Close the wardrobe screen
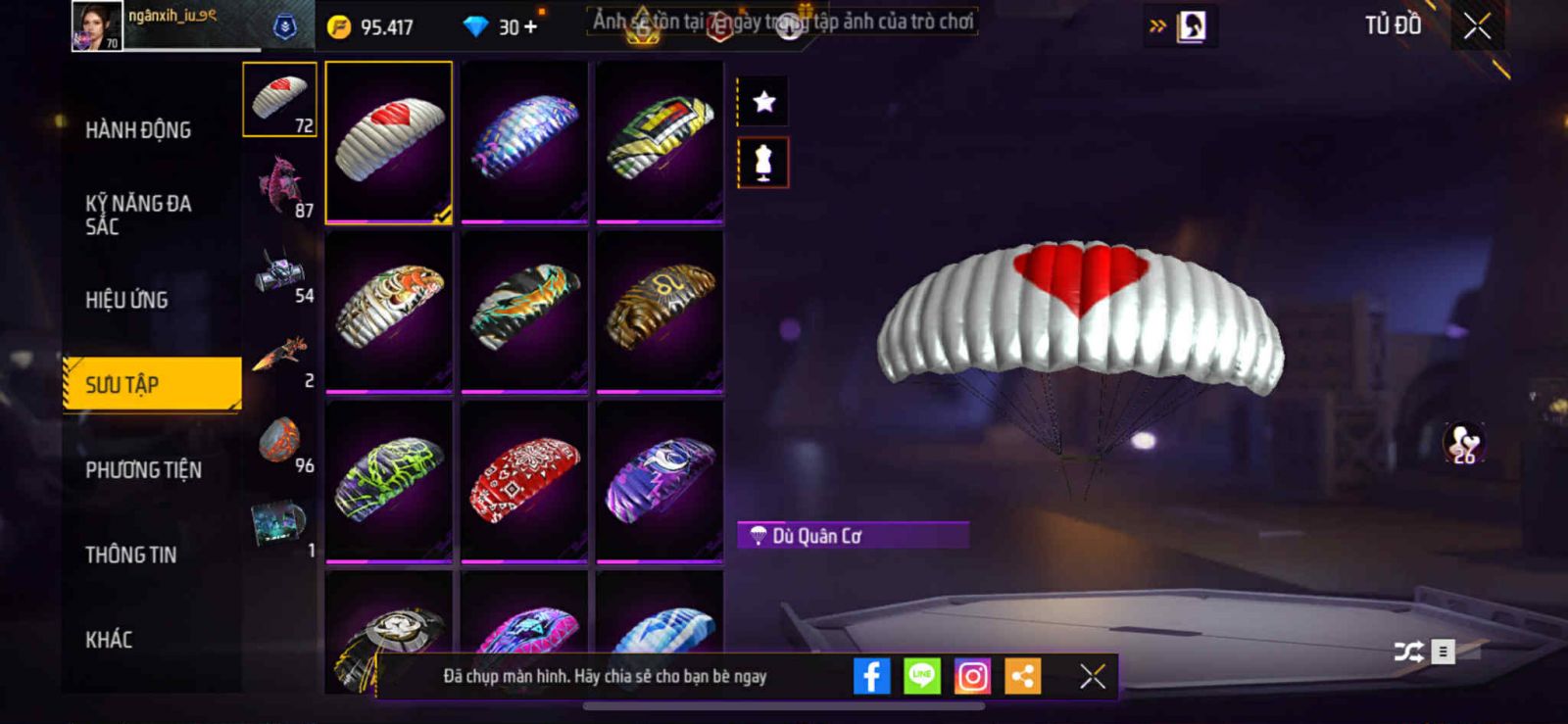Screen dimensions: 1568x724 click(1477, 26)
